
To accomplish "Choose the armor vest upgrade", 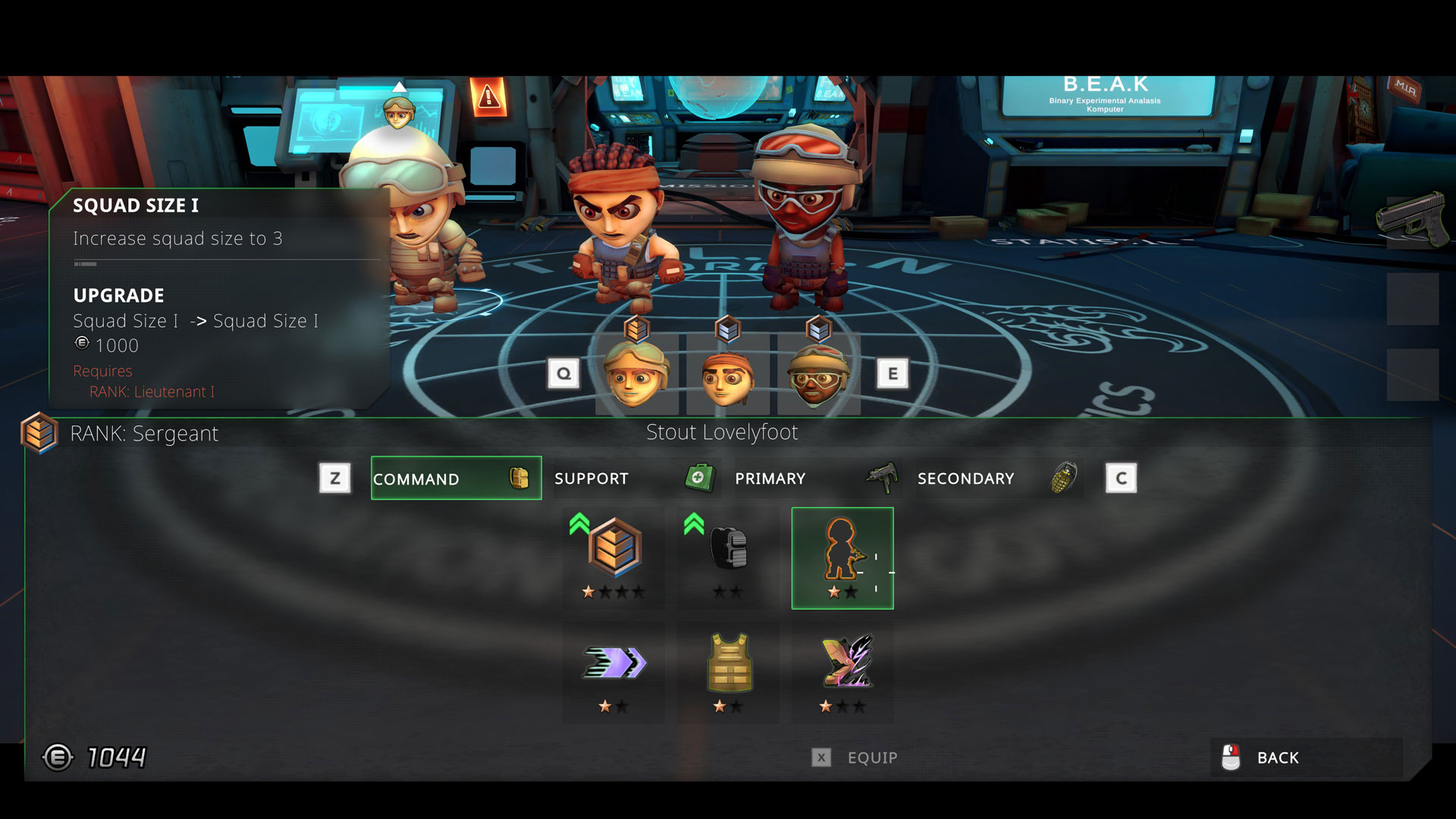I will 728,671.
